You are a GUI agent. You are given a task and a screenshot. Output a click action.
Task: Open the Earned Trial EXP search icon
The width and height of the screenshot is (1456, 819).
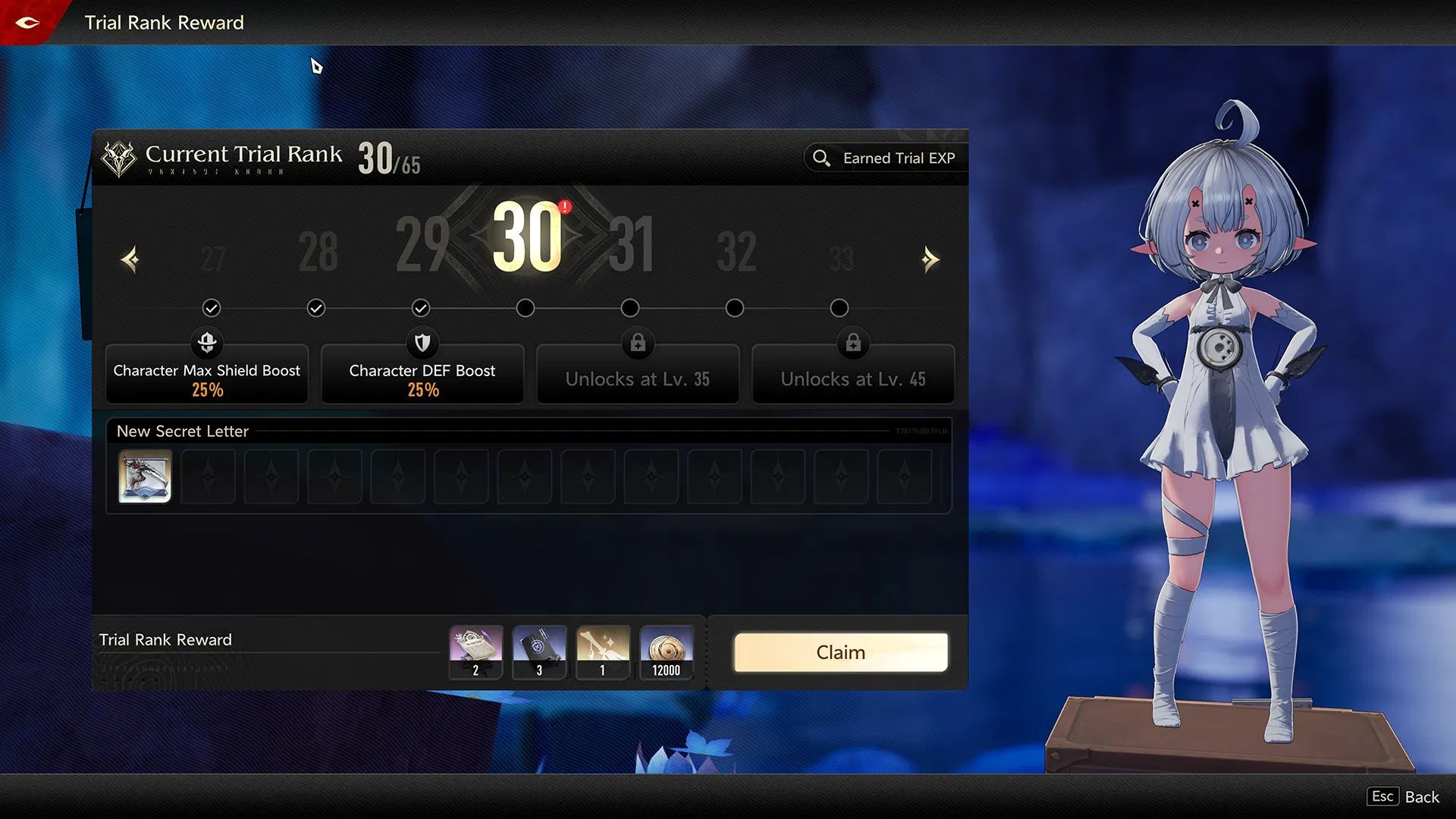point(823,158)
